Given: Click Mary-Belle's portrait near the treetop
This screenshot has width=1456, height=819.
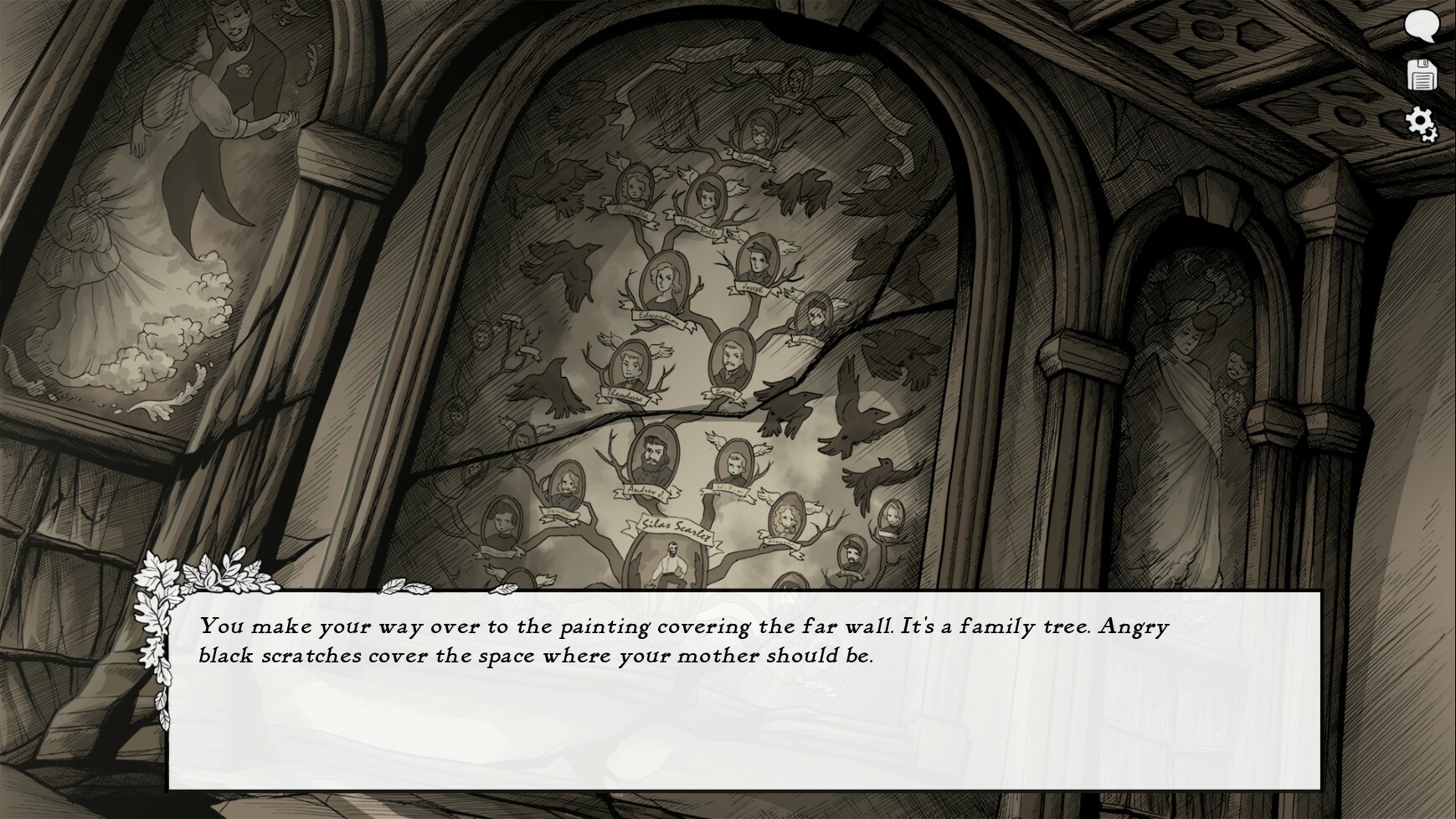Looking at the screenshot, I should [x=705, y=195].
